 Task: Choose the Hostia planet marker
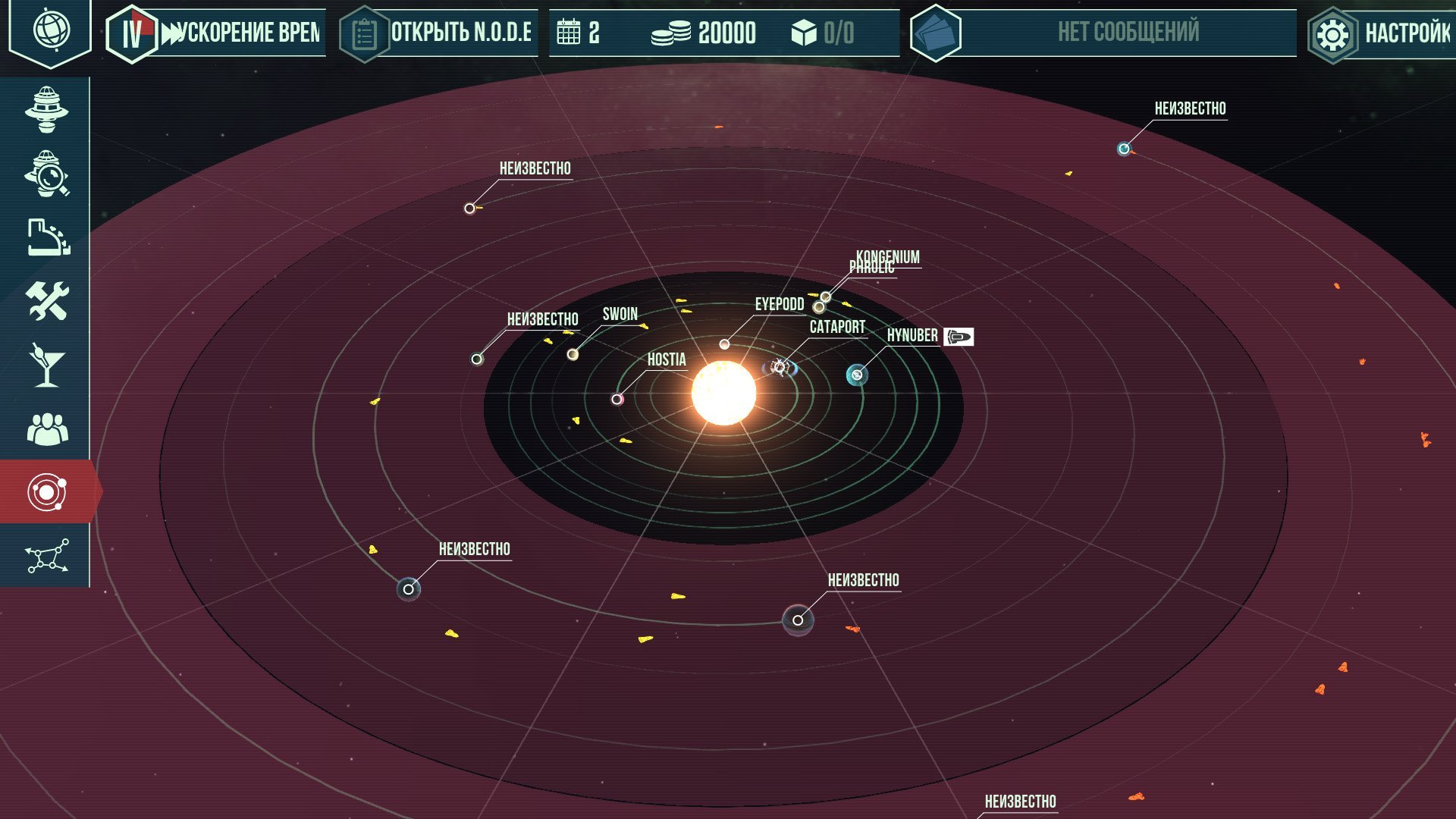click(x=617, y=399)
